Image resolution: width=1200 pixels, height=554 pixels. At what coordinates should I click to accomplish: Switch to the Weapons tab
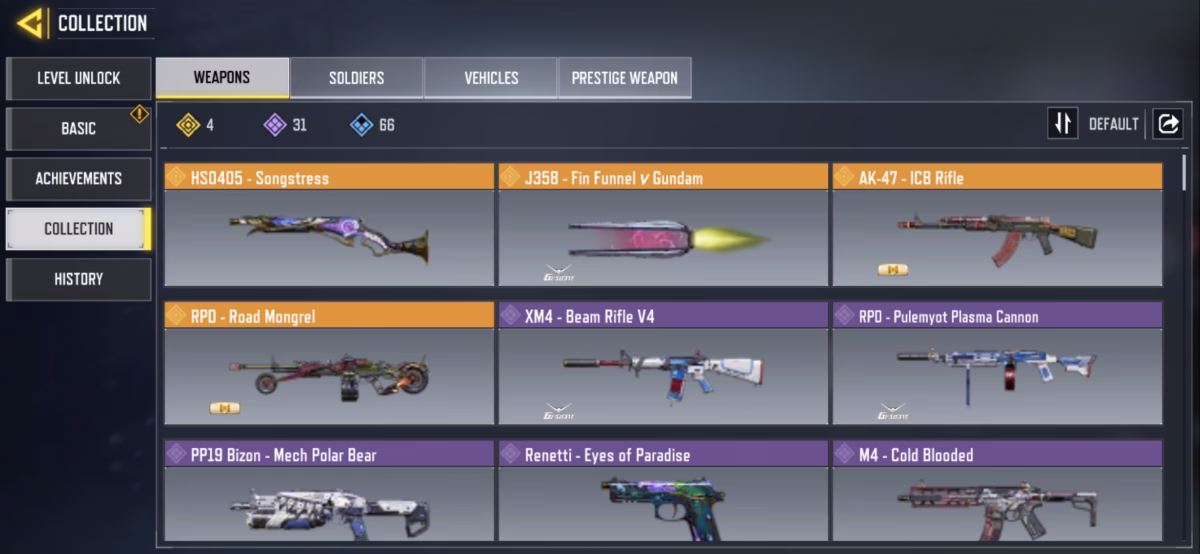(222, 78)
